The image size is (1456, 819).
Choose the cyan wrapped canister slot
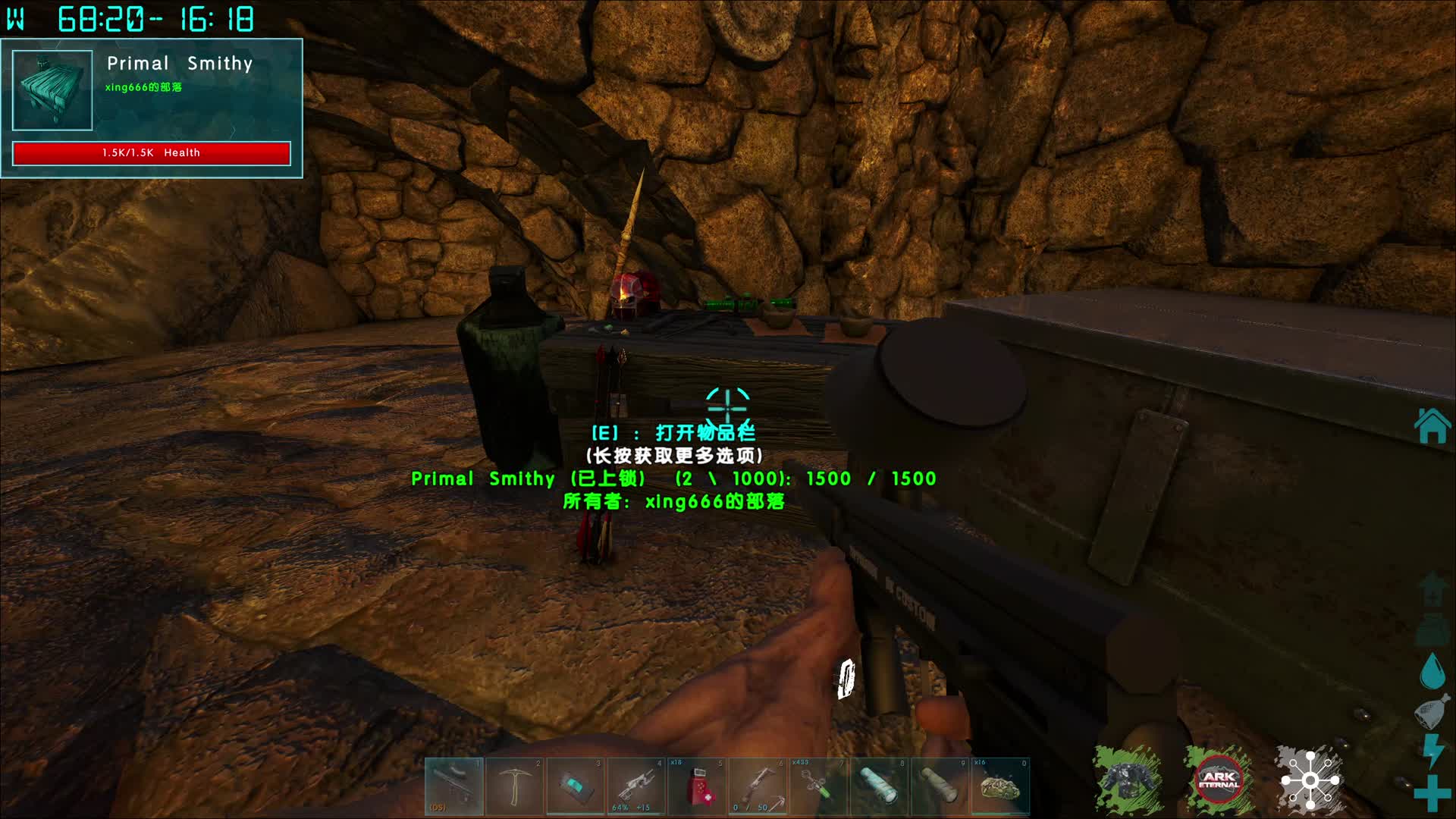[x=879, y=786]
